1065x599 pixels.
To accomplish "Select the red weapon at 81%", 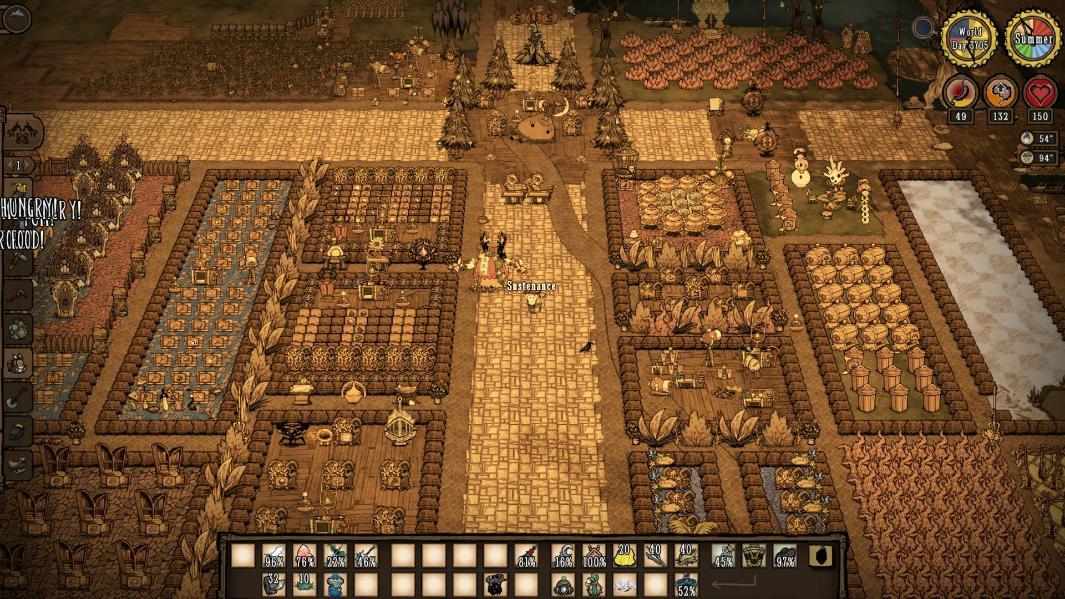I will [x=527, y=556].
